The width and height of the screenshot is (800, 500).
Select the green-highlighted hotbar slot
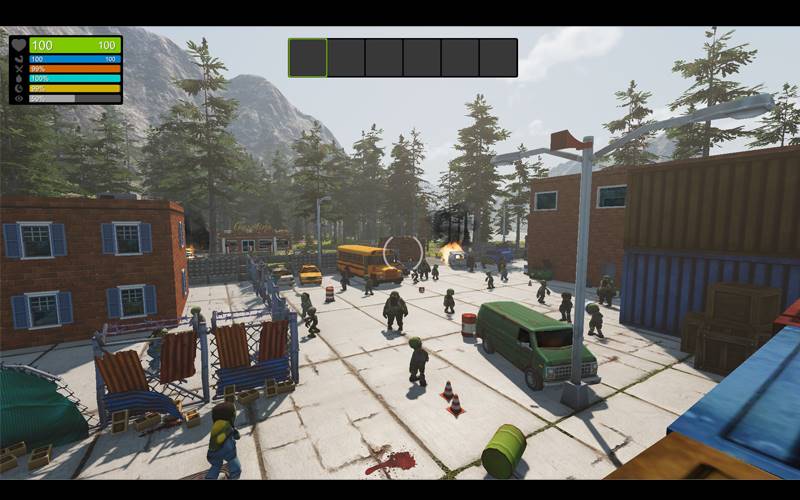coord(308,58)
